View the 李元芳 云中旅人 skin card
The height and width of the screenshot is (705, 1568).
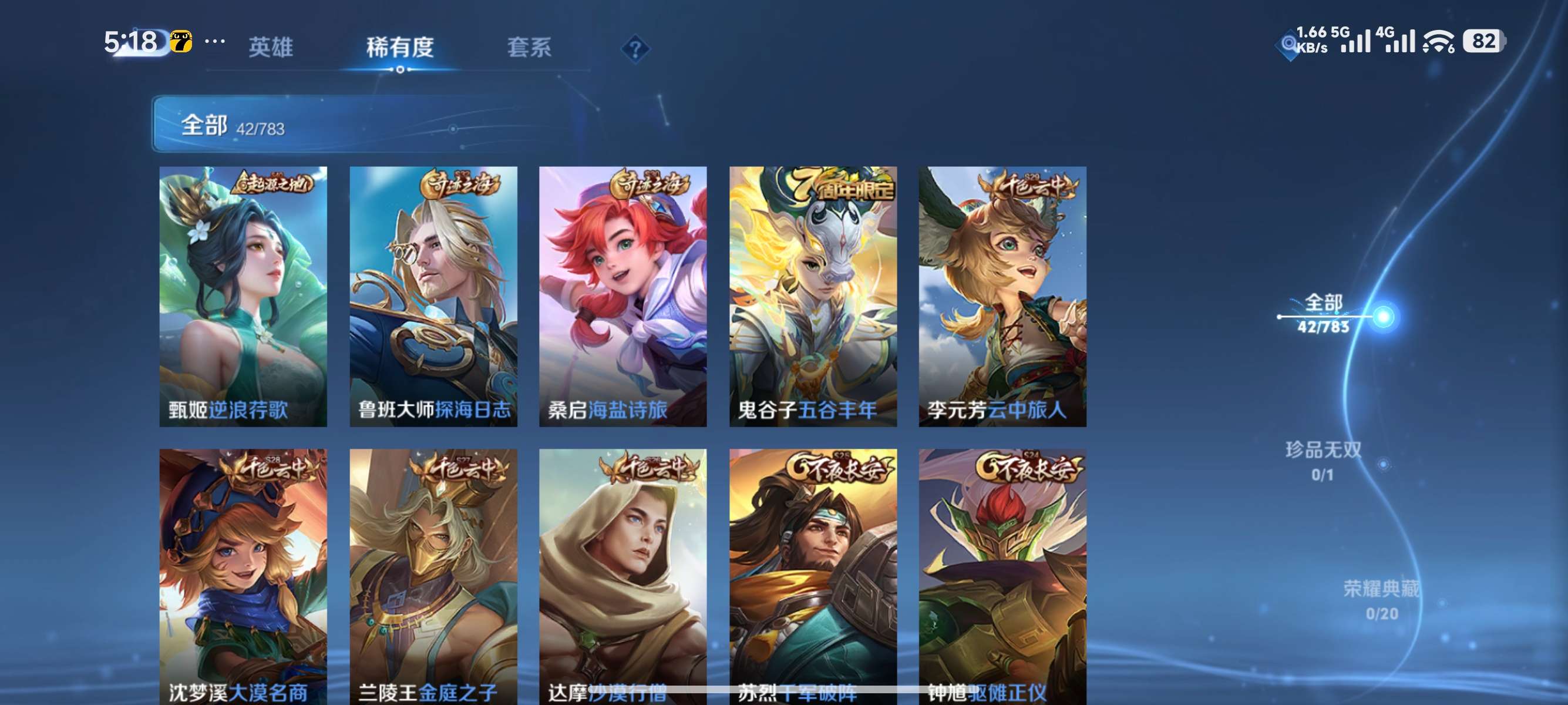(1002, 296)
